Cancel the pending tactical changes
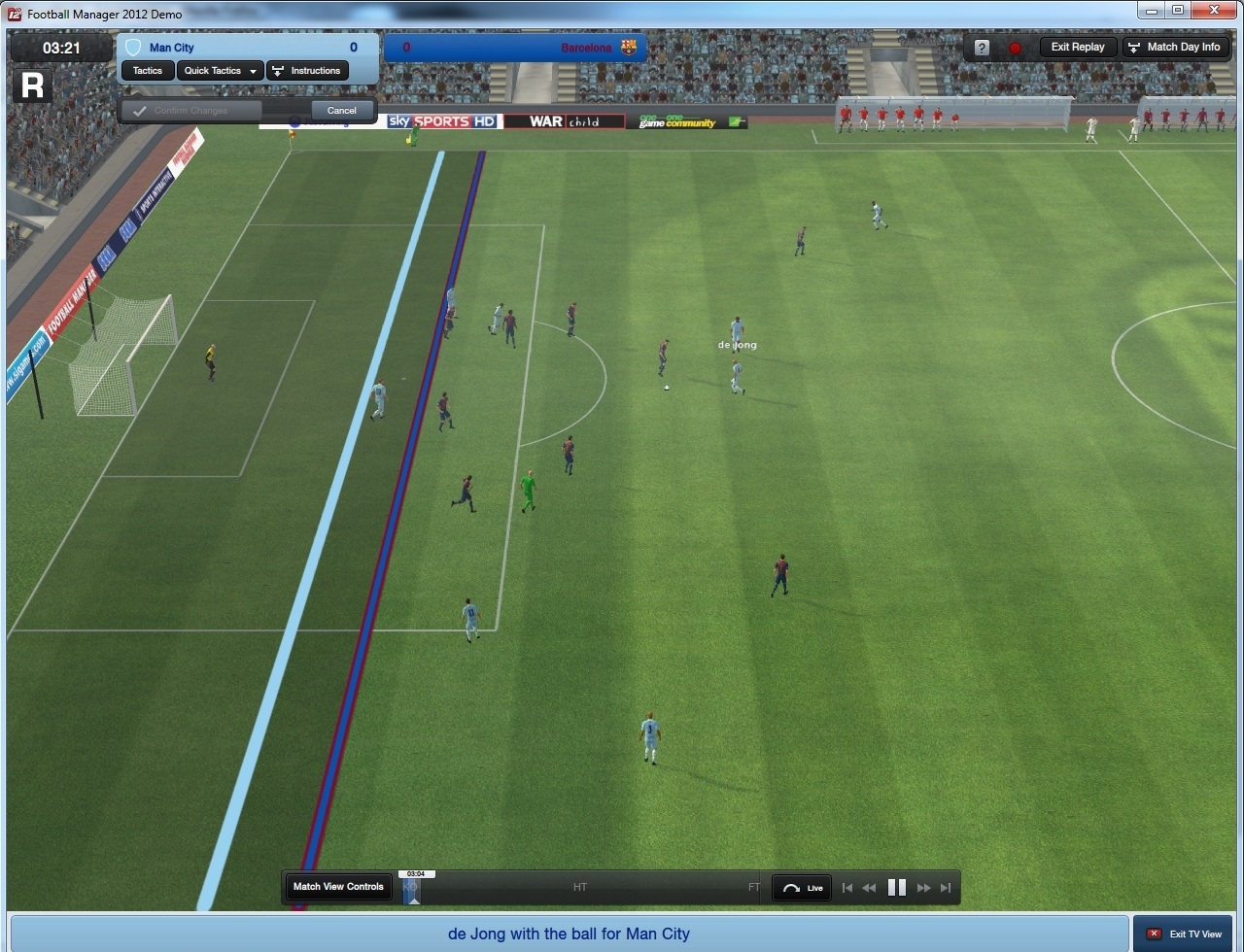 coord(341,110)
